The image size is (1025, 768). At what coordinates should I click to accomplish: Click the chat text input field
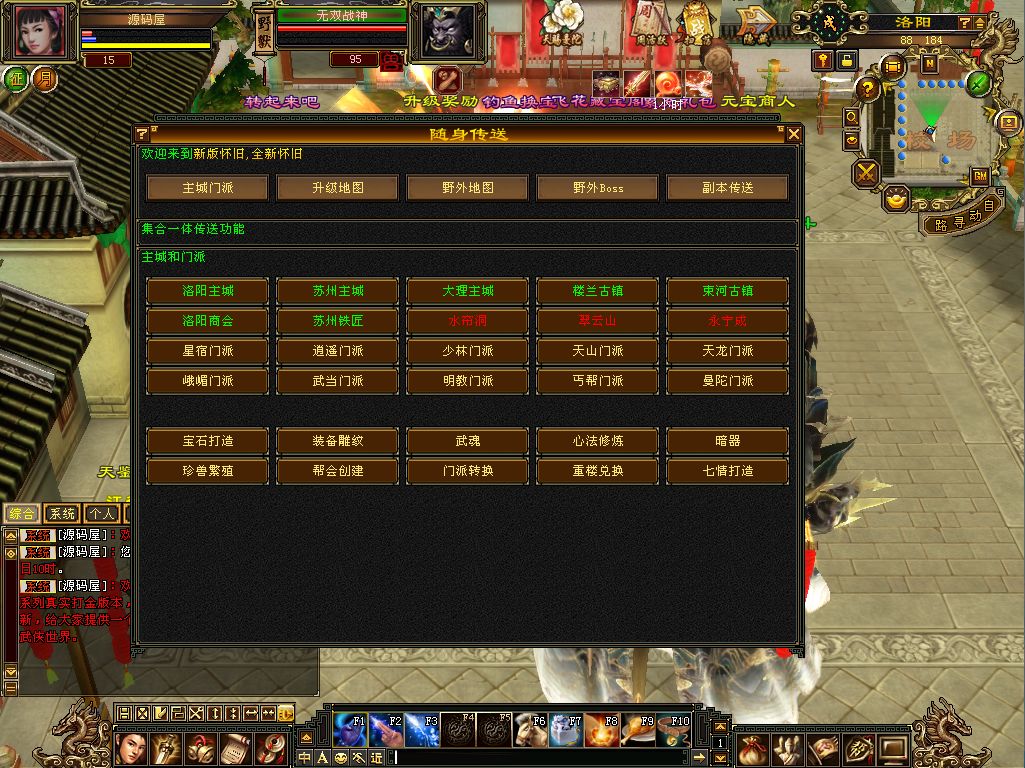(x=540, y=758)
